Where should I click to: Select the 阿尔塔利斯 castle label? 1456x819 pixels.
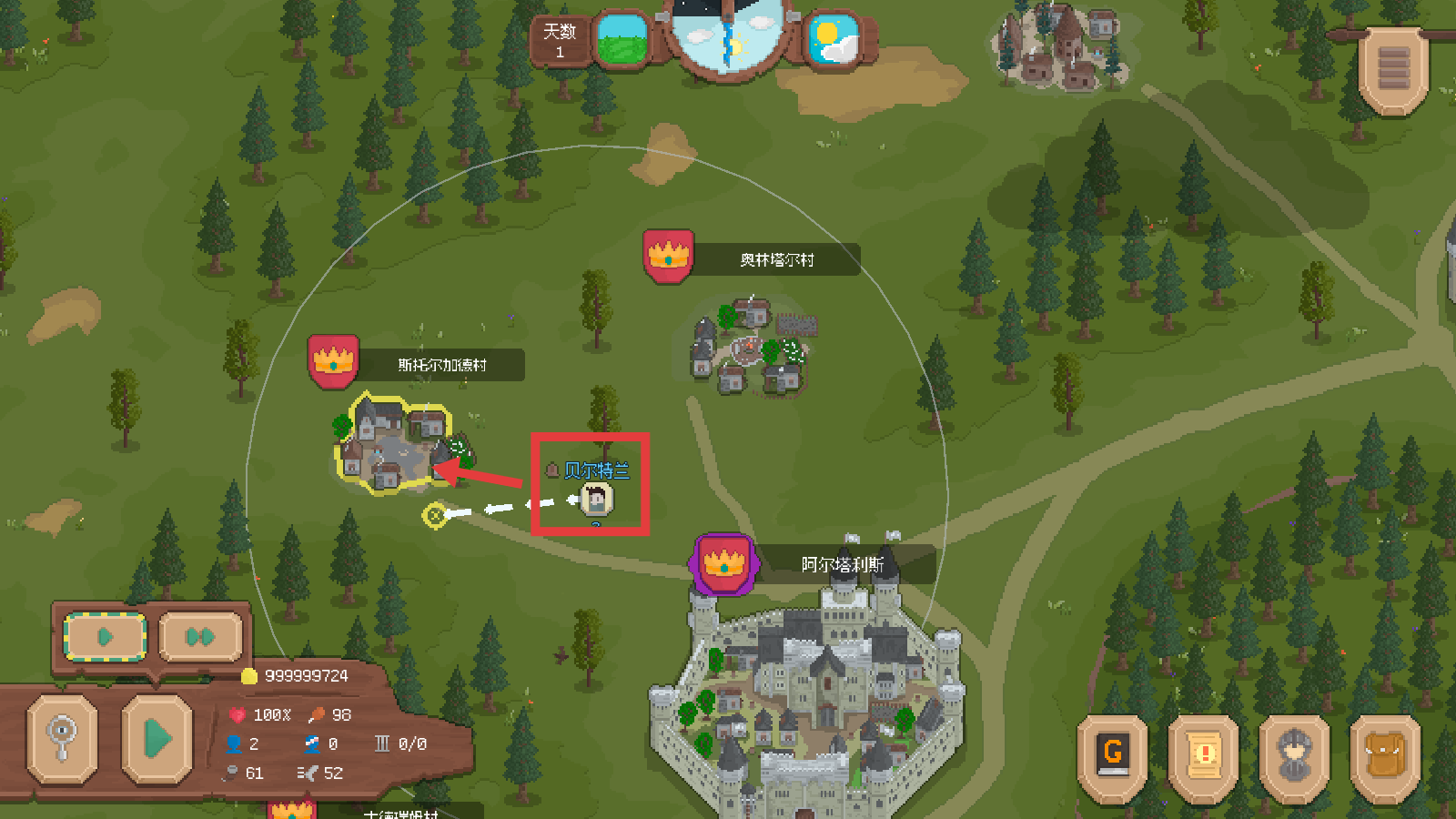[x=842, y=564]
